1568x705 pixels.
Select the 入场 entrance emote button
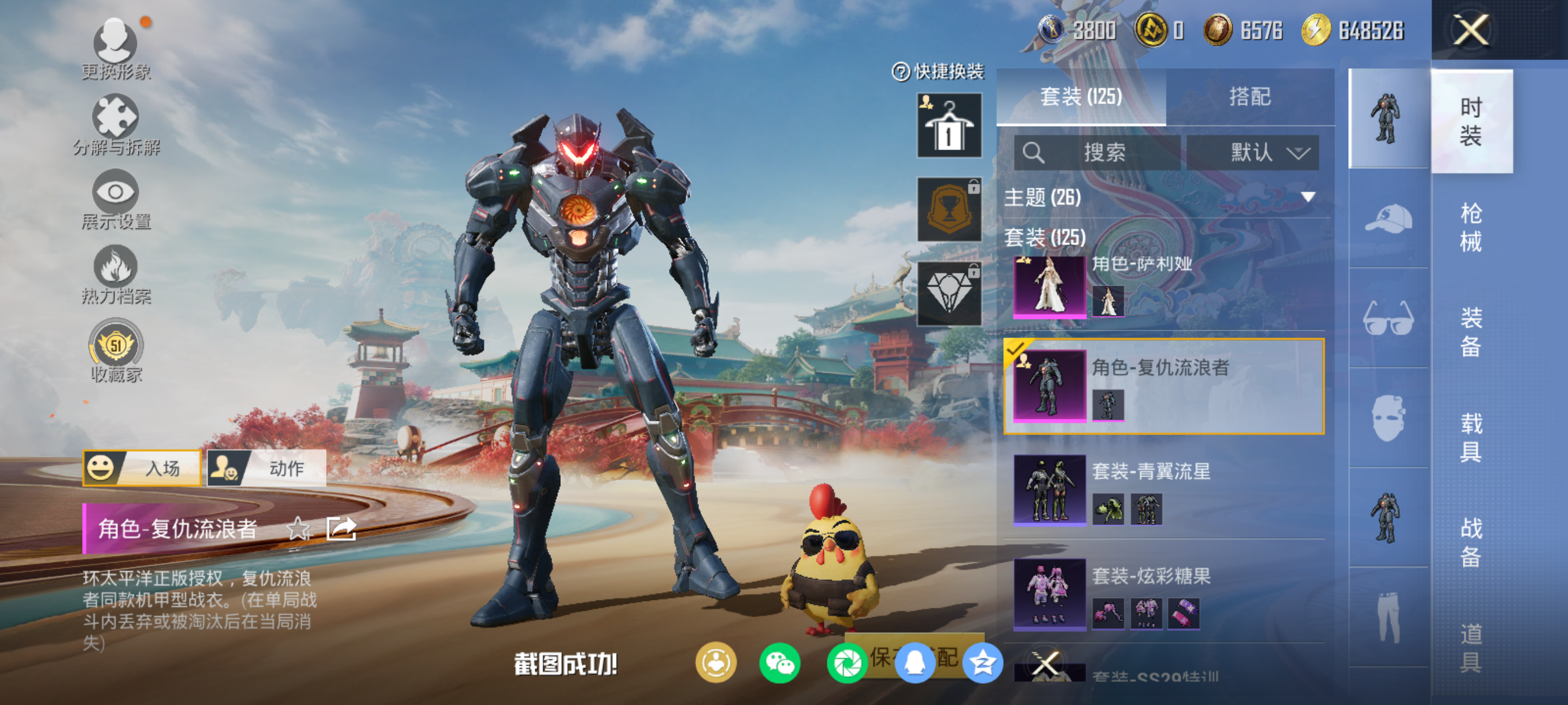[142, 467]
